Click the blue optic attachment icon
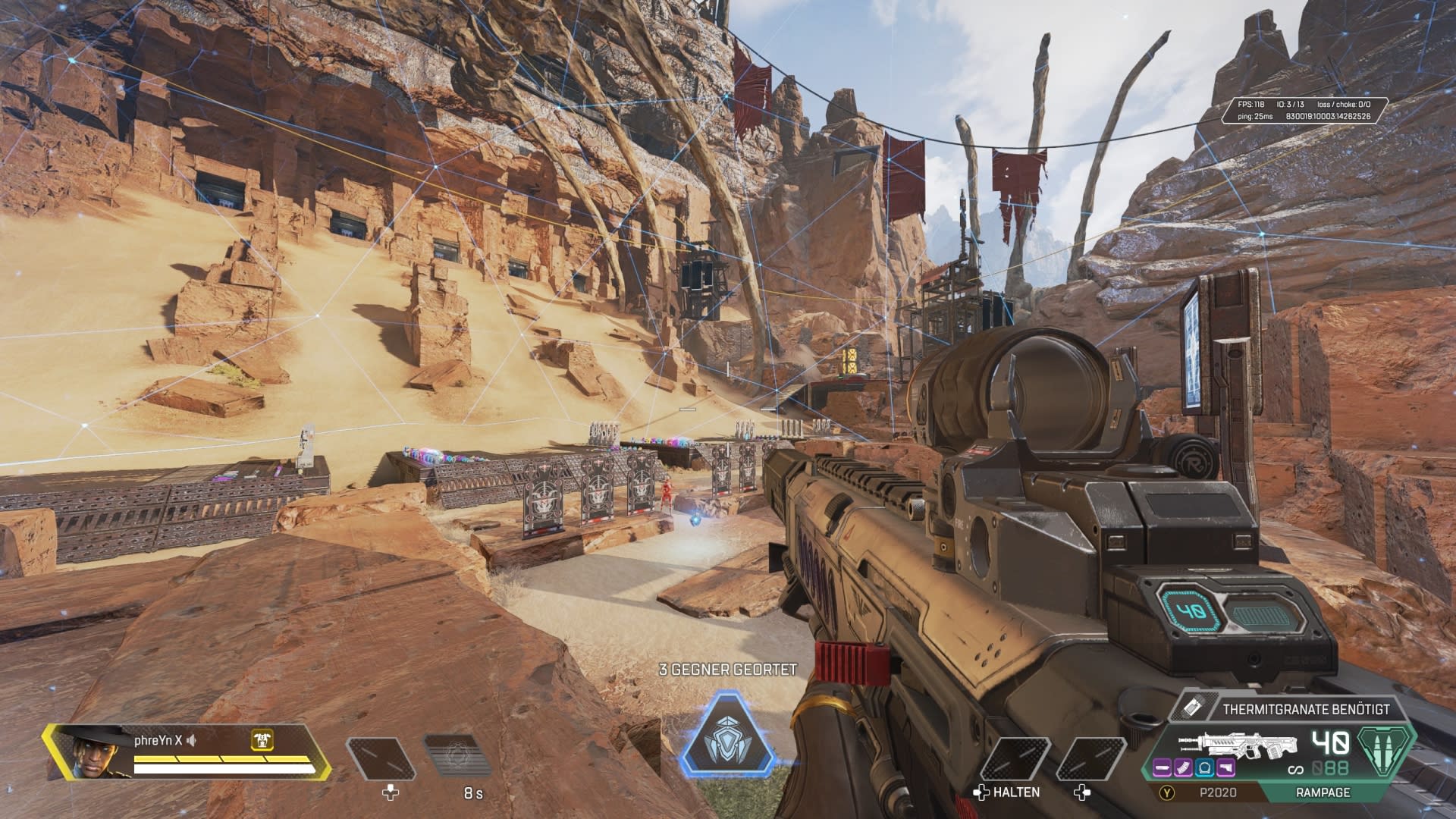Screen dimensions: 1456x819 coord(1204,769)
